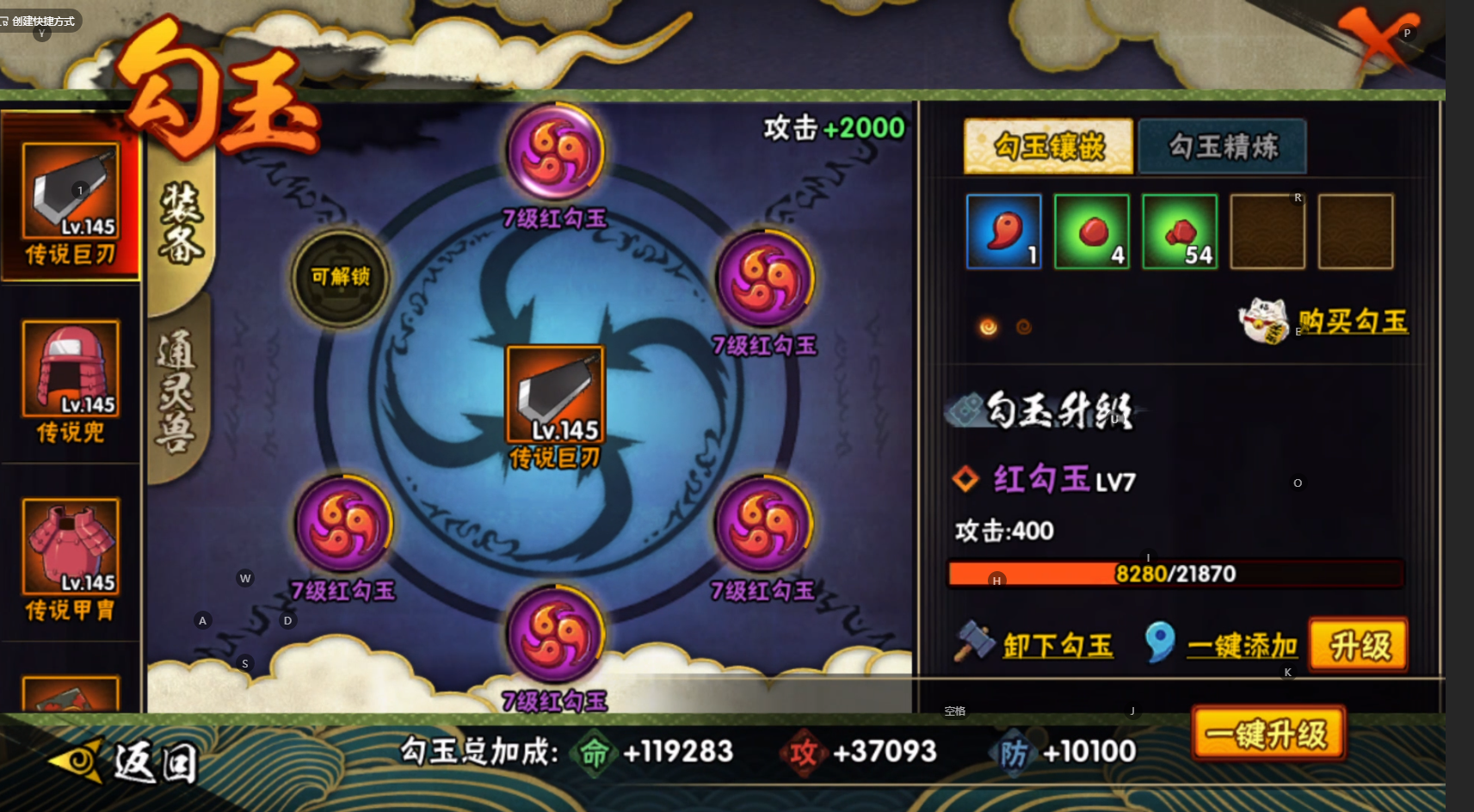Image resolution: width=1474 pixels, height=812 pixels.
Task: Click the 升级 upgrade button
Action: [1359, 645]
